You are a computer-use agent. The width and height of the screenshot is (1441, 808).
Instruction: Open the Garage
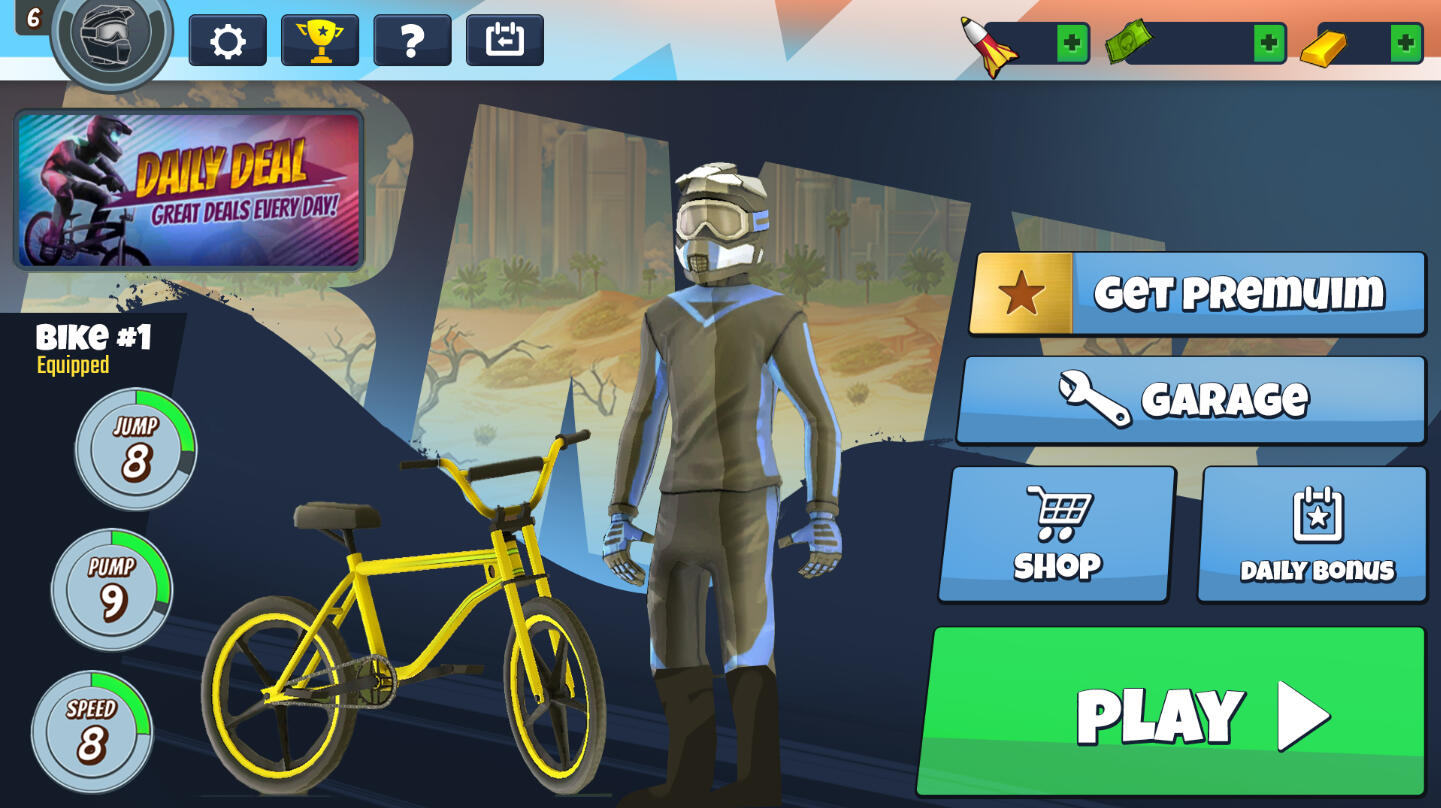(x=1191, y=400)
